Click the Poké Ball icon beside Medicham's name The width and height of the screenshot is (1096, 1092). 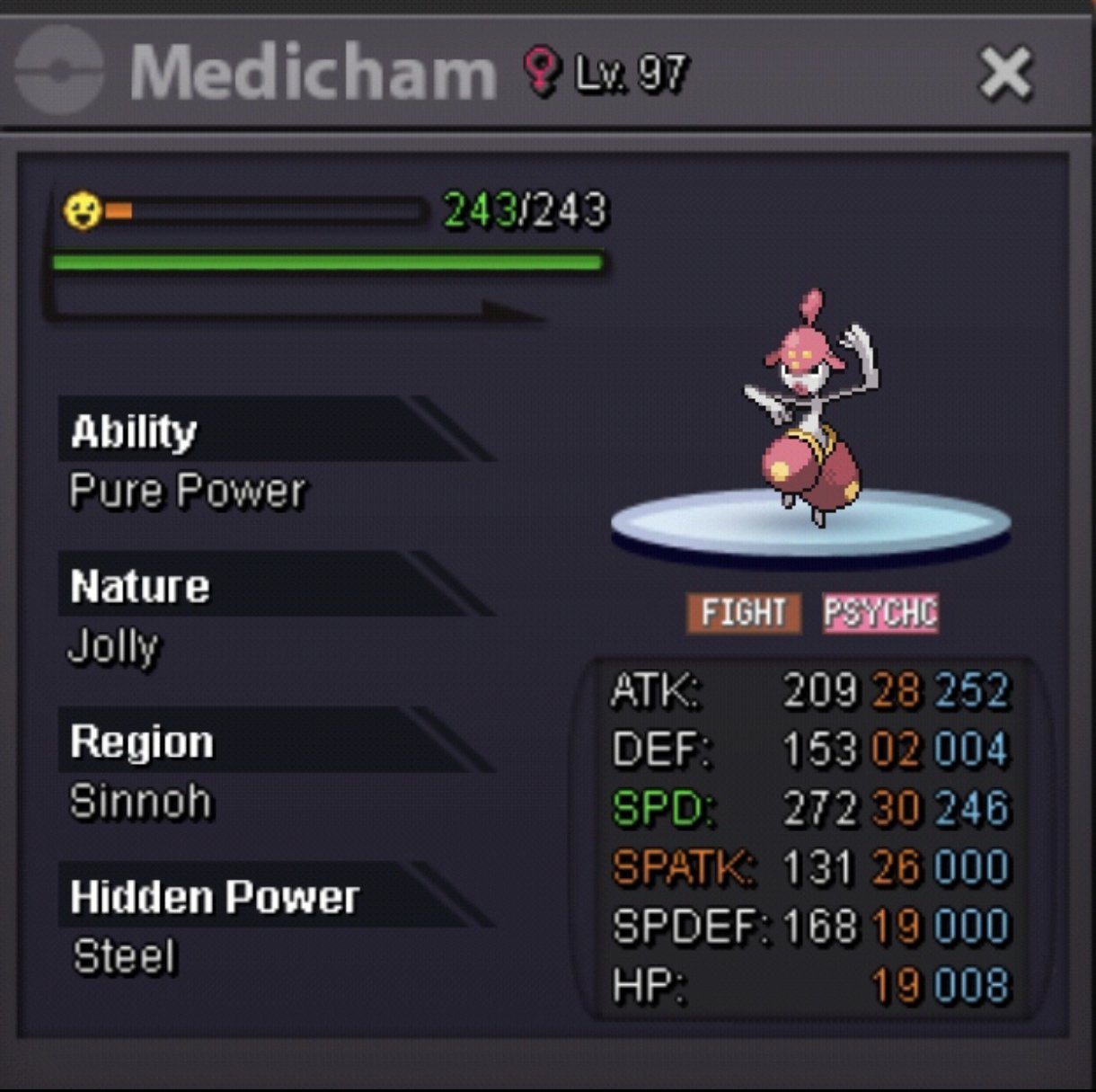(x=59, y=71)
